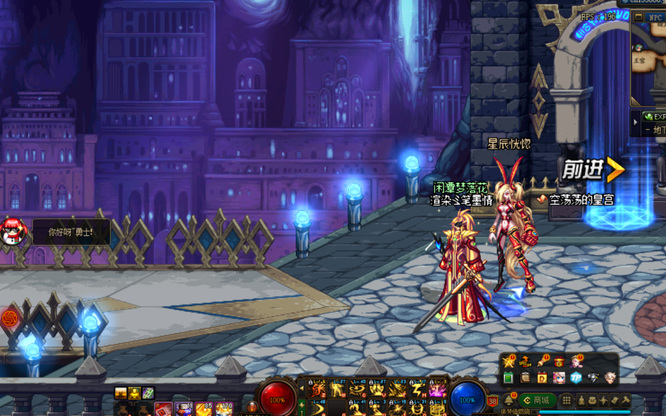Click the NPC tab above the minimap
This screenshot has width=666, height=416.
click(x=655, y=17)
